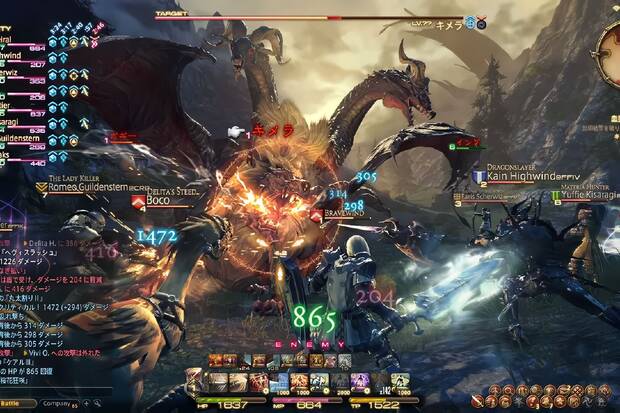Viewport: 620px width, 413px height.
Task: Target Yuffie Kisaragi via her nameplate
Action: [x=591, y=195]
